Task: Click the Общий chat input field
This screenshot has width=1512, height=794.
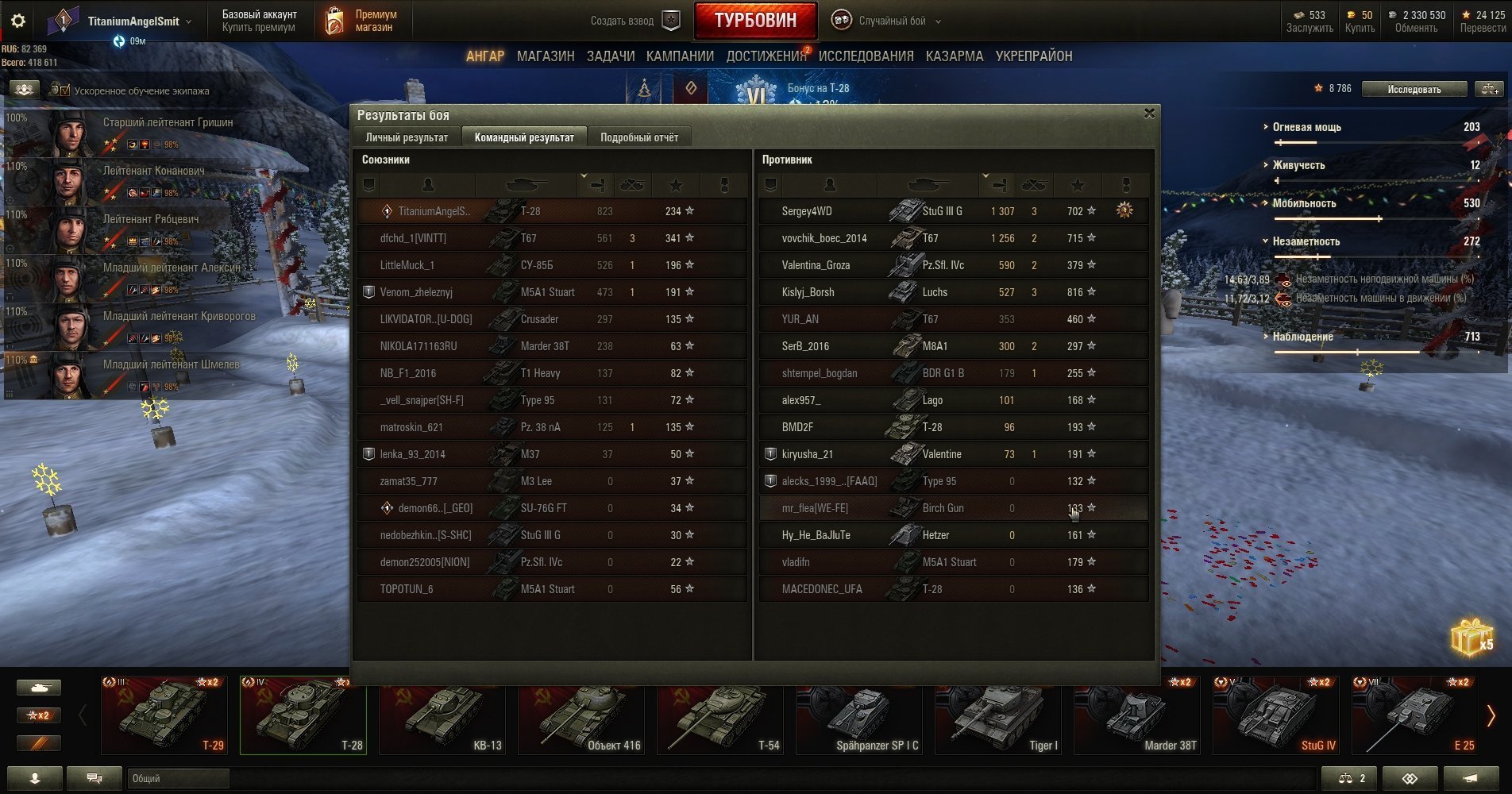Action: 178,778
